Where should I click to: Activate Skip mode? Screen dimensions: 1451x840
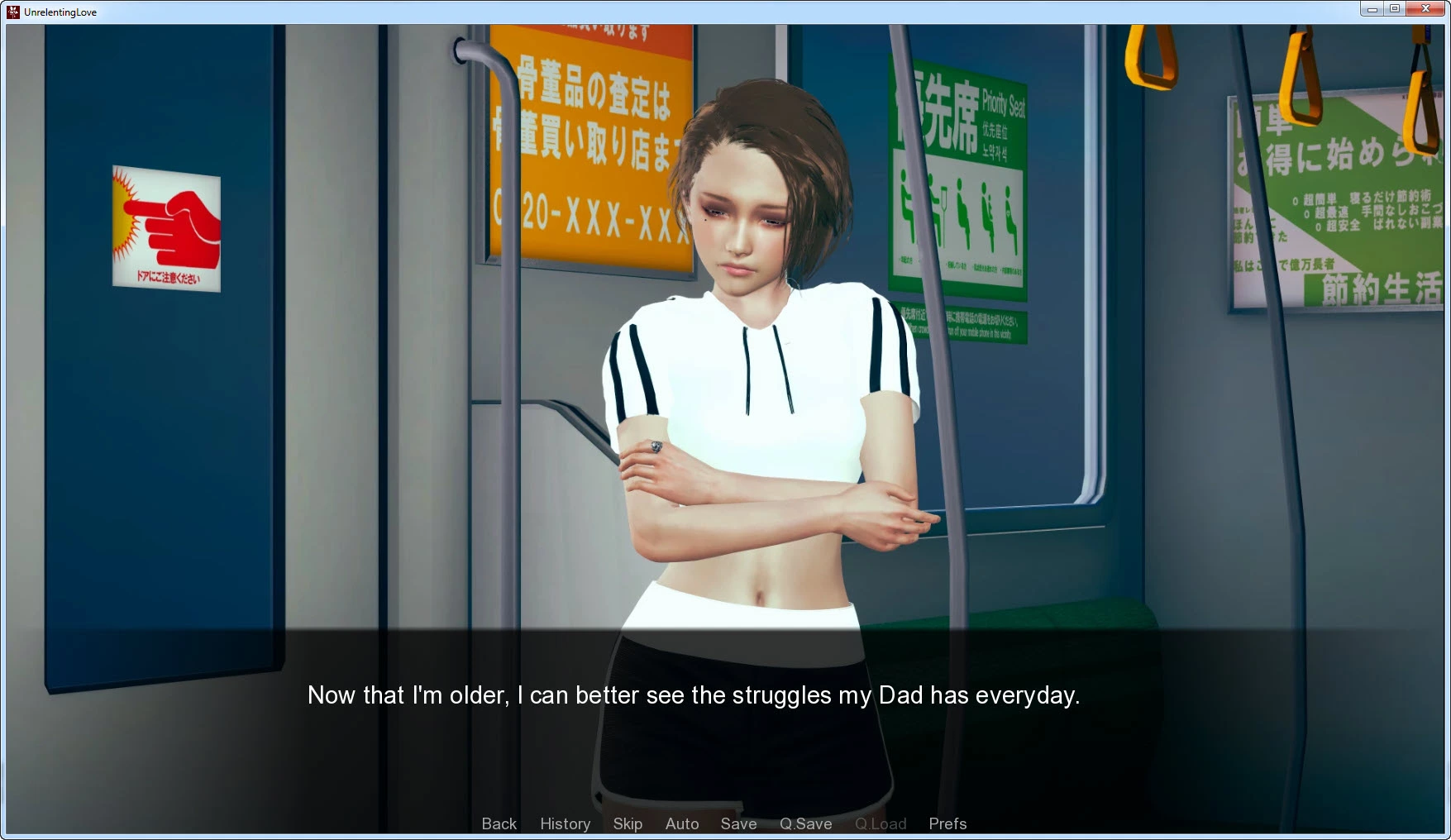click(x=628, y=823)
